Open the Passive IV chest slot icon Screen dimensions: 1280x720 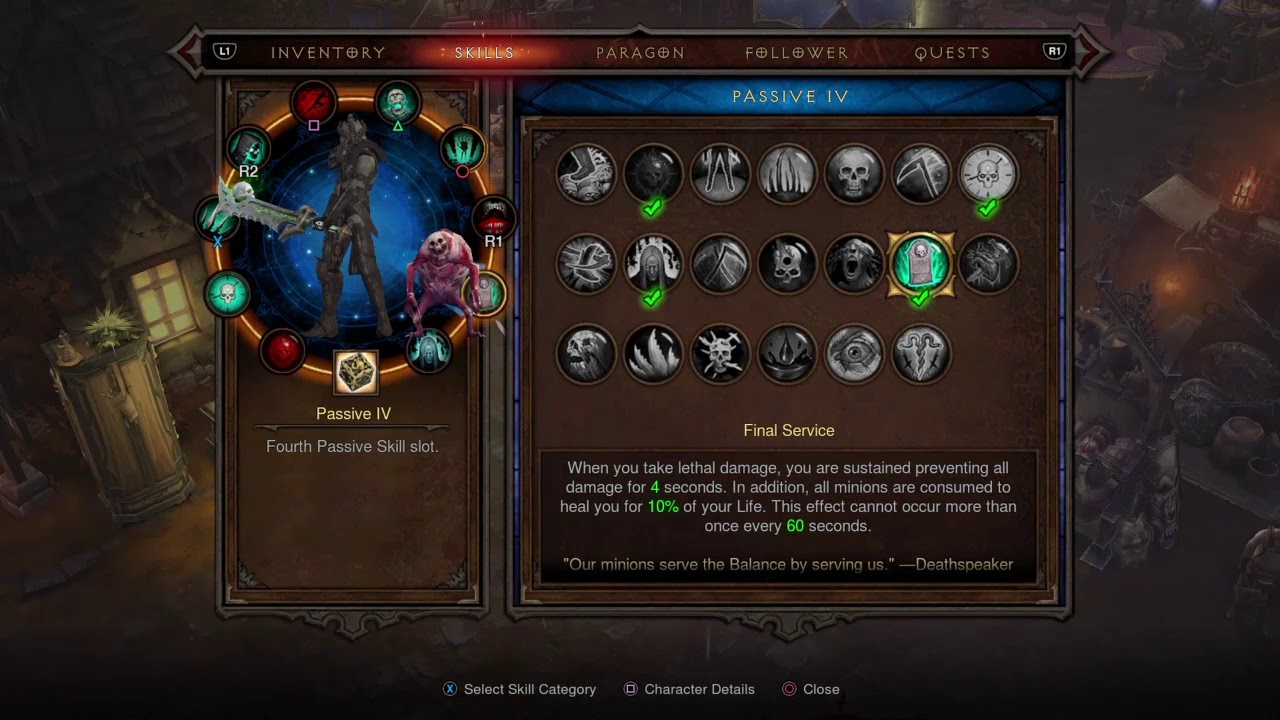353,370
